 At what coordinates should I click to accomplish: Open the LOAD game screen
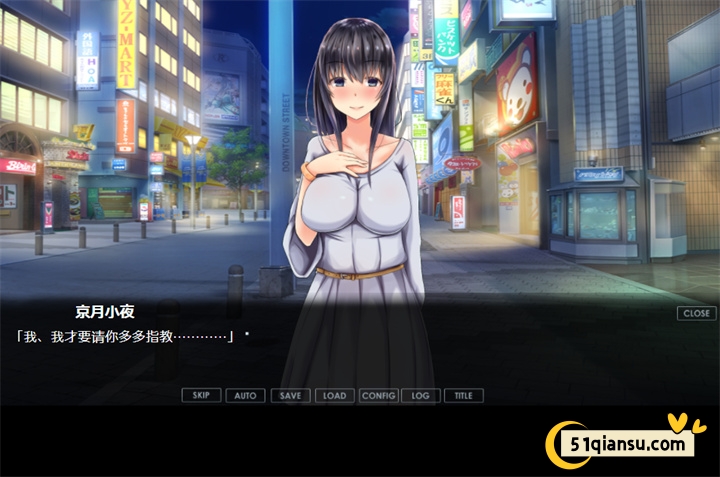(x=334, y=395)
